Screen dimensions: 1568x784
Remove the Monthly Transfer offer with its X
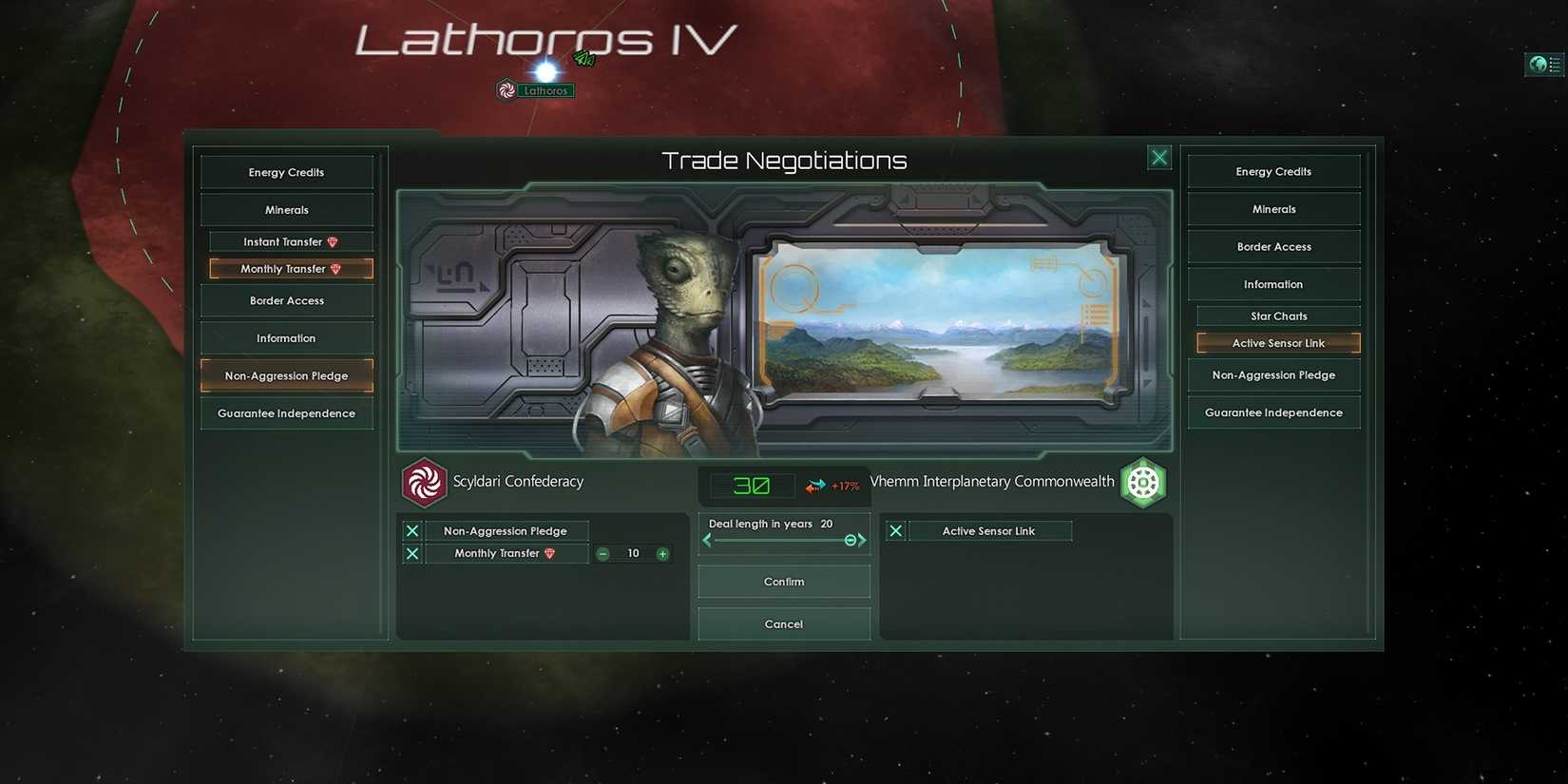(411, 553)
